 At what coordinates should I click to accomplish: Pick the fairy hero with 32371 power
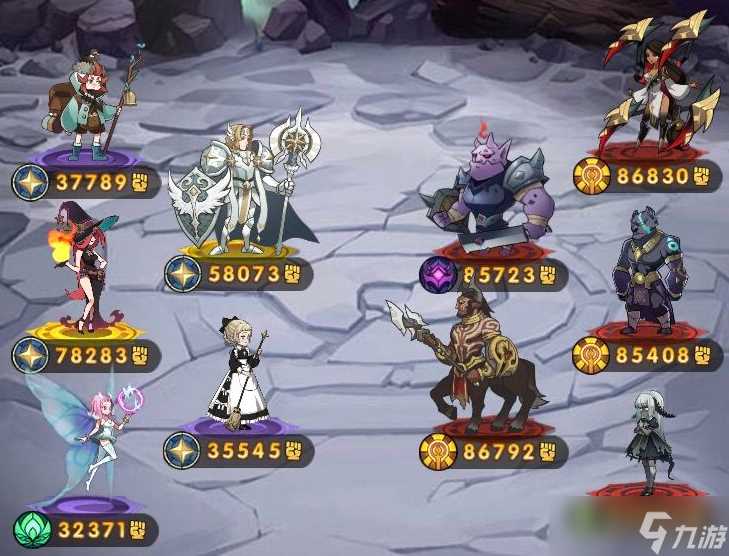(90, 445)
